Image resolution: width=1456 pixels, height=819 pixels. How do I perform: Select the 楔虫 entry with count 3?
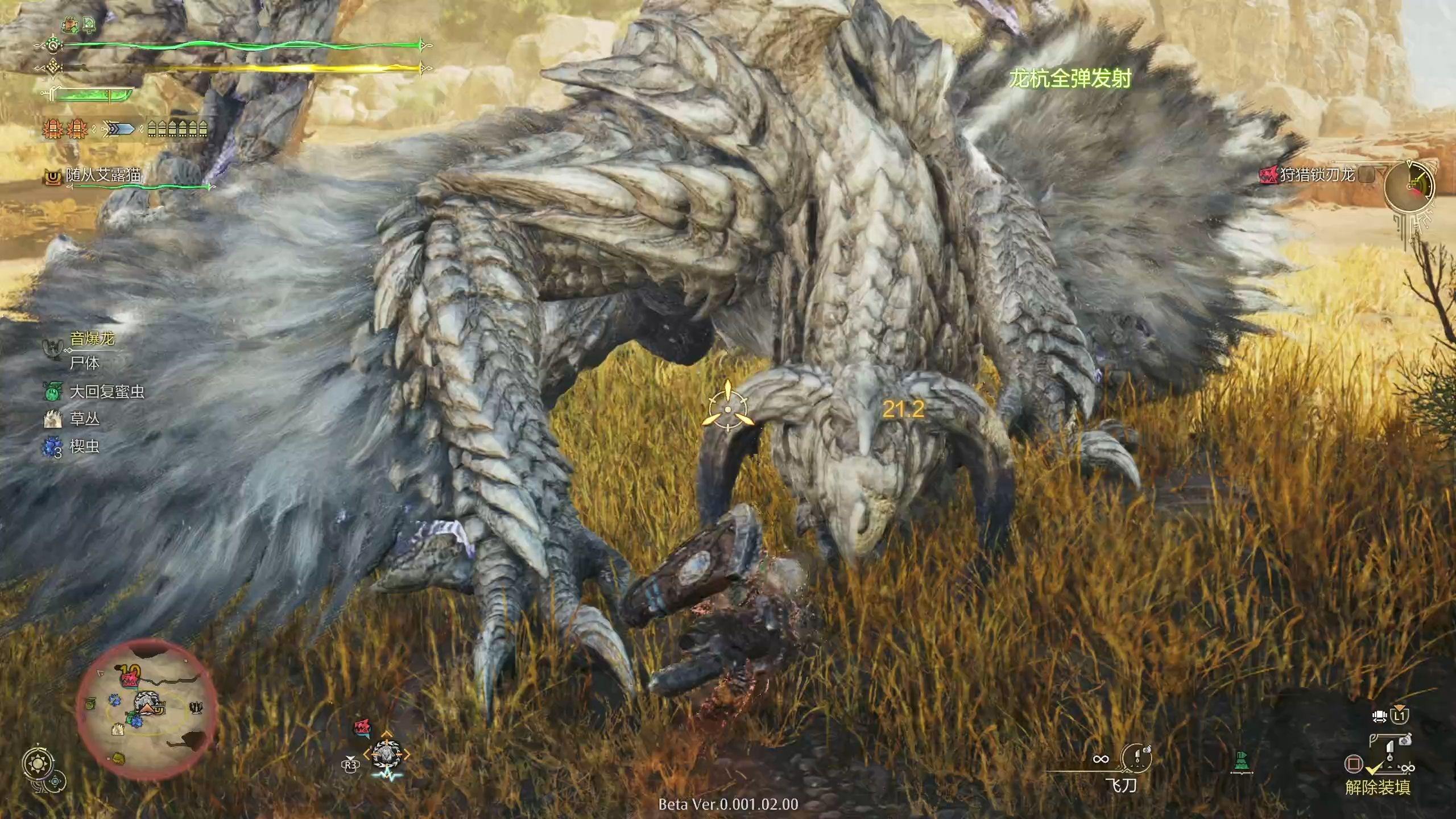(84, 446)
